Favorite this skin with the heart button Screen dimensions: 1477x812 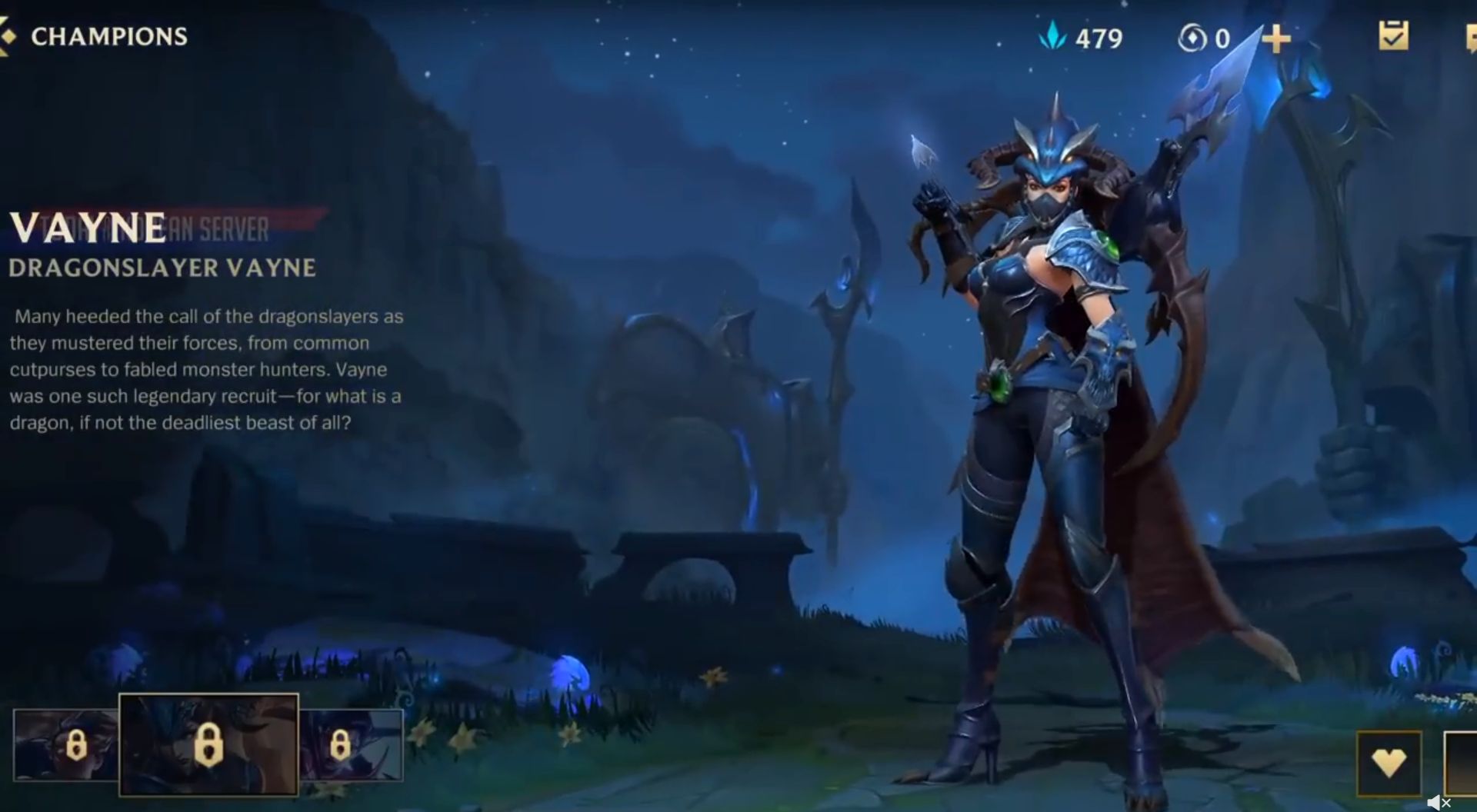[1389, 763]
